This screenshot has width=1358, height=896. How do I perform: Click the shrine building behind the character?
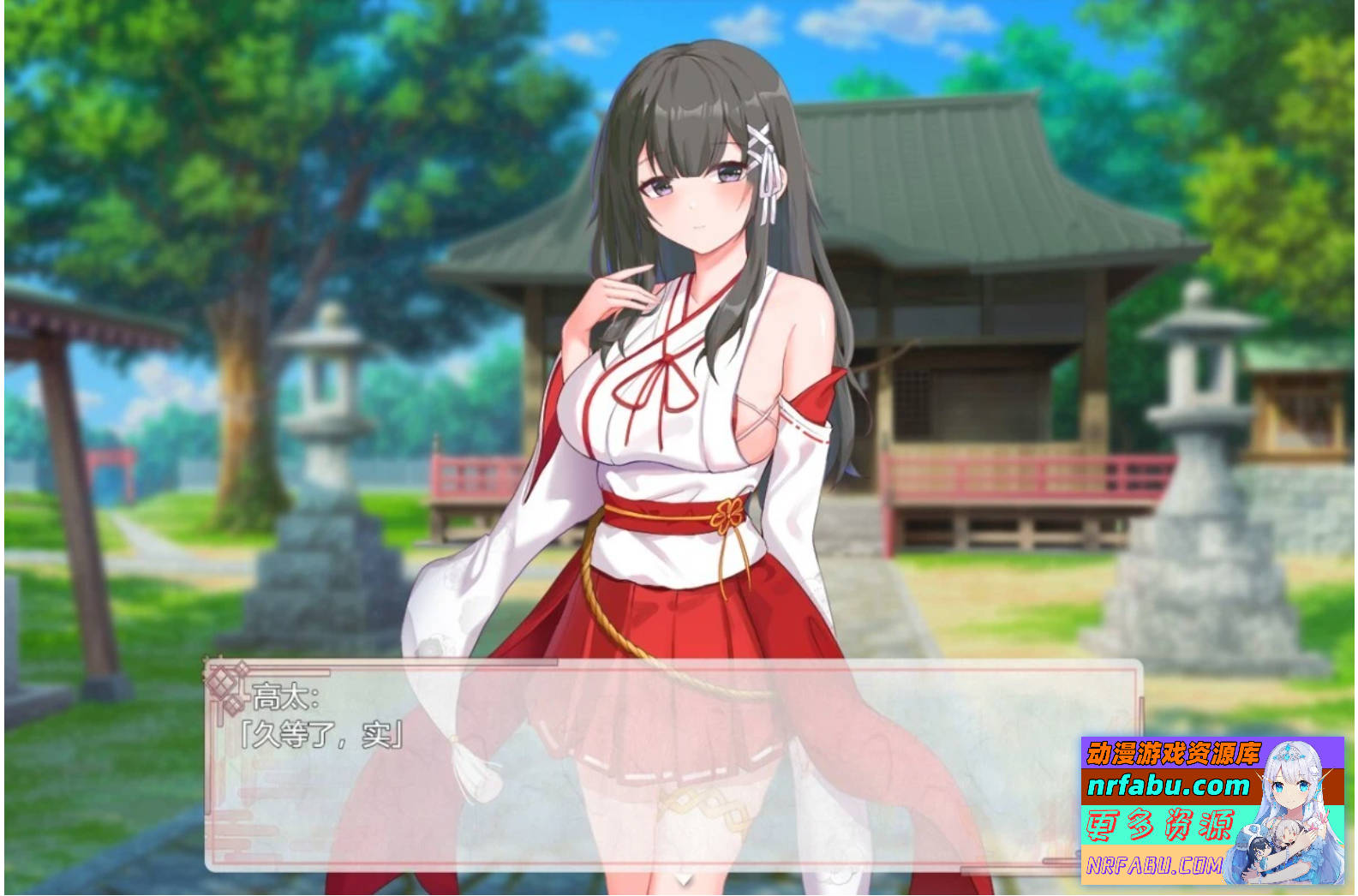pos(968,257)
